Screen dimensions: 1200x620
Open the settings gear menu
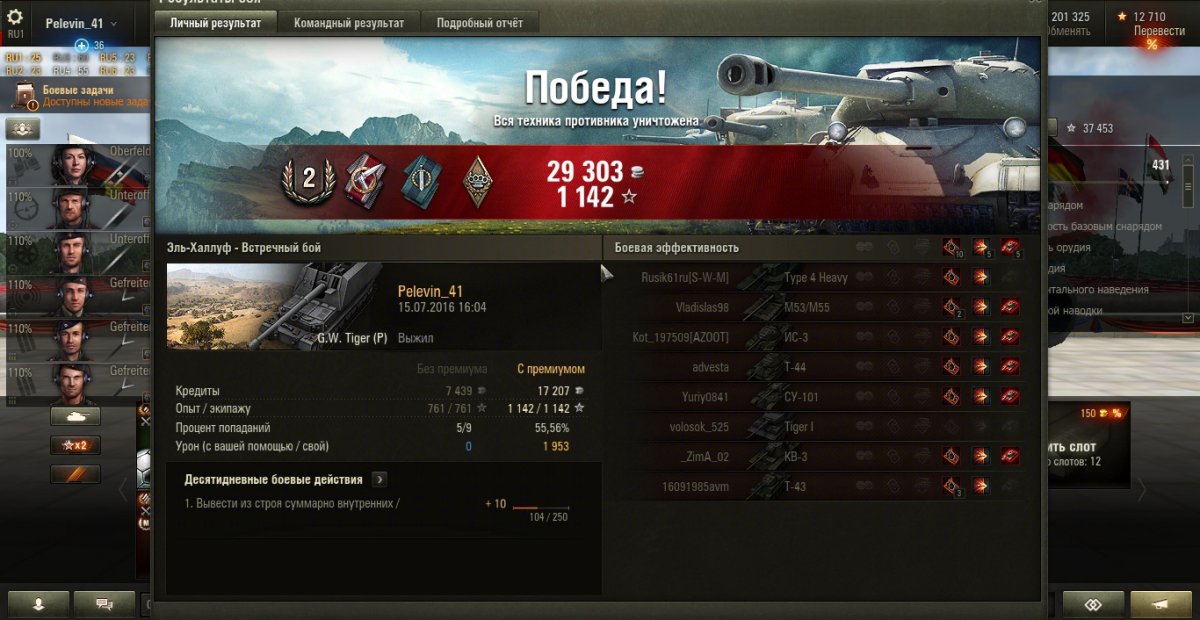[x=15, y=18]
